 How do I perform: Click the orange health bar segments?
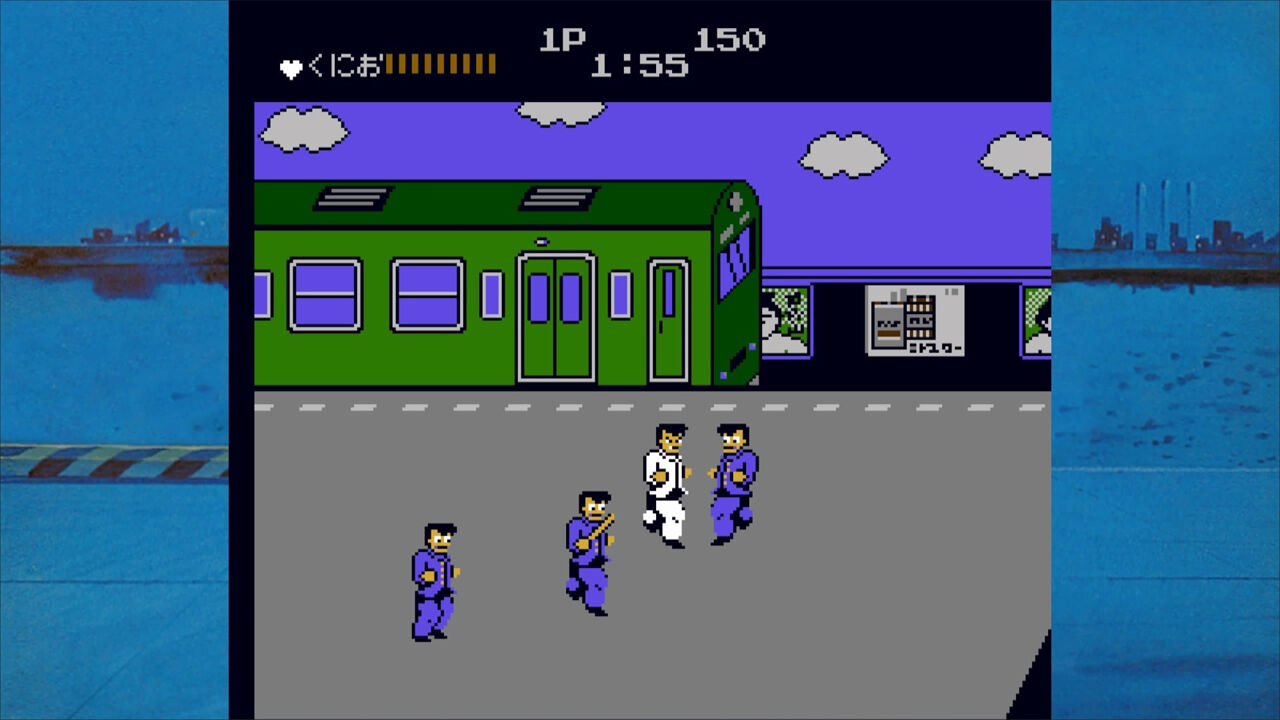440,63
